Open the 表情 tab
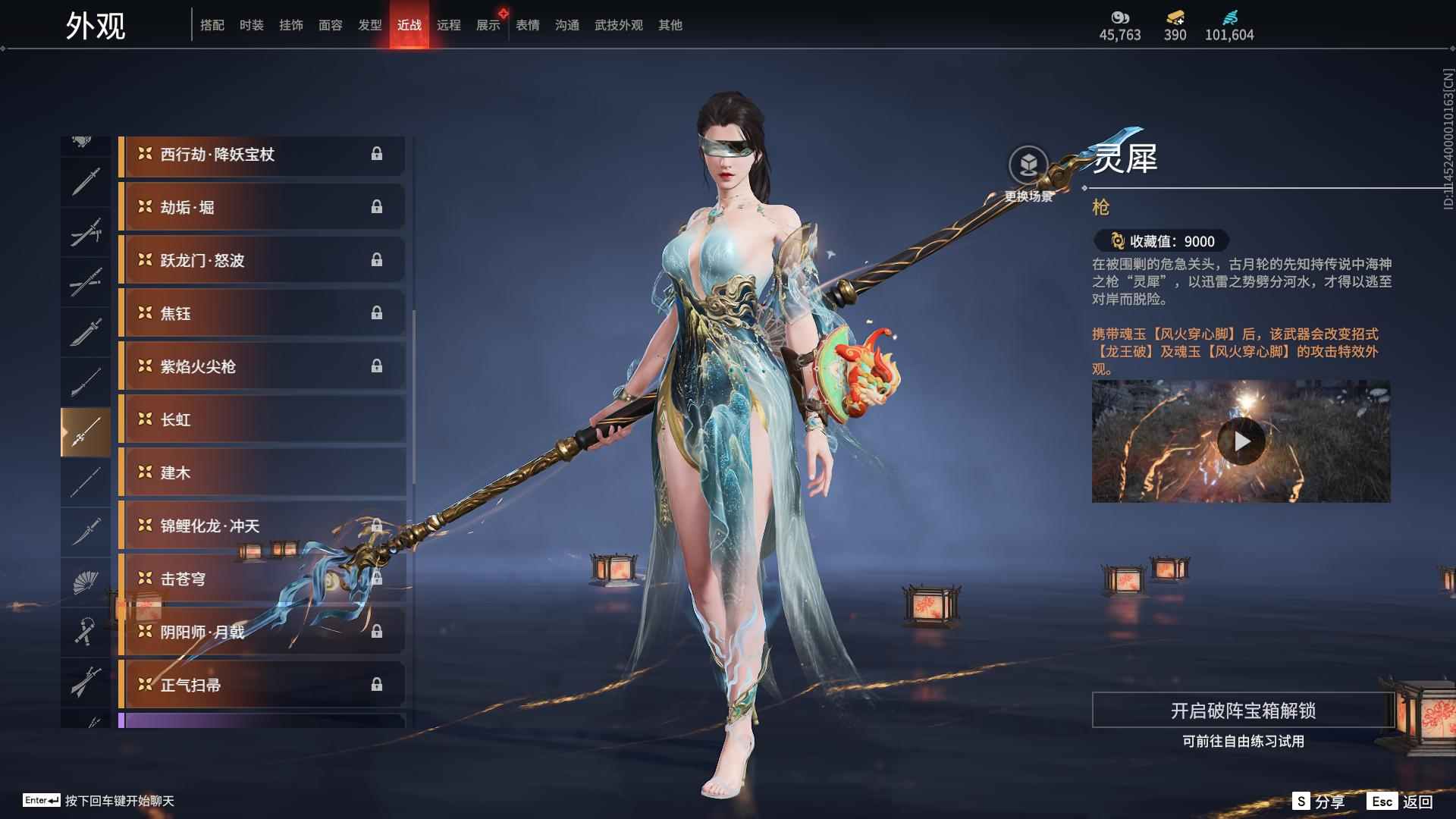The height and width of the screenshot is (819, 1456). click(x=527, y=25)
